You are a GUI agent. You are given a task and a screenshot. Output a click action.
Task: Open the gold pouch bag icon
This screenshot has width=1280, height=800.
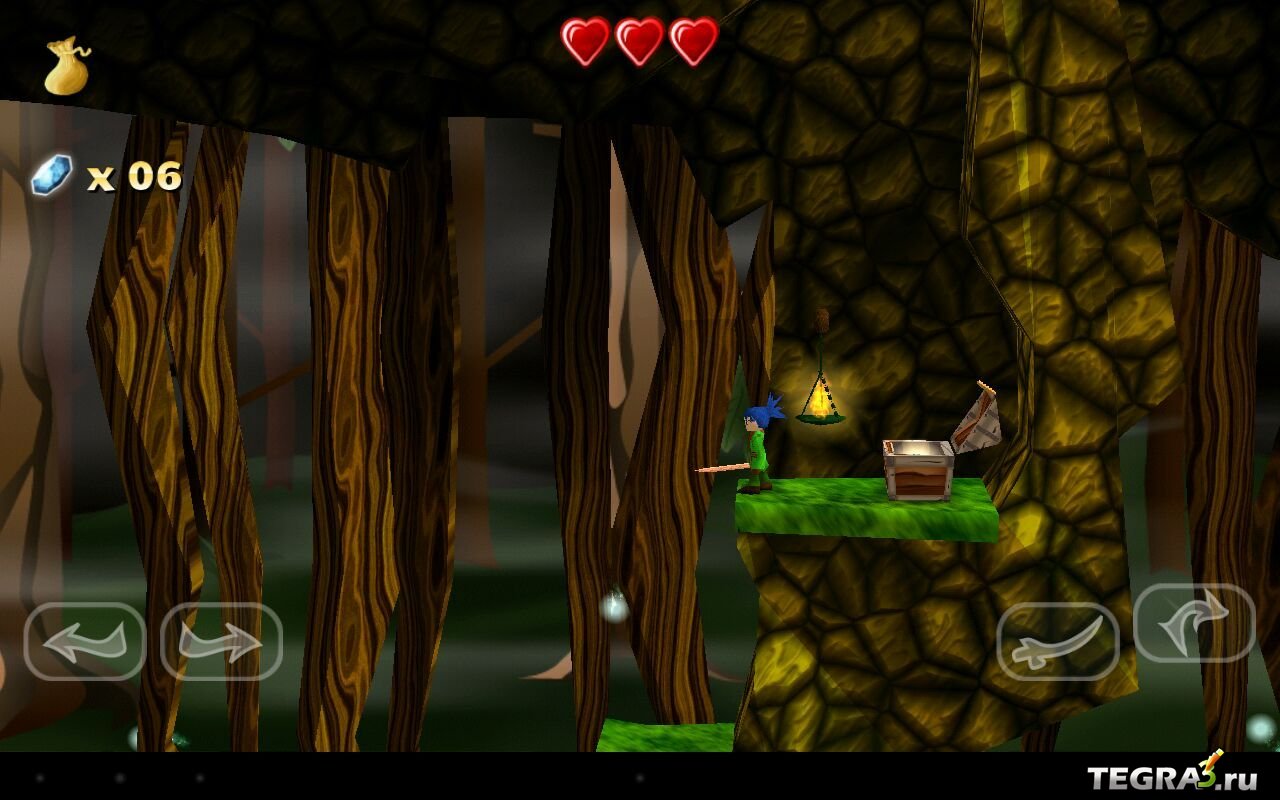point(66,67)
